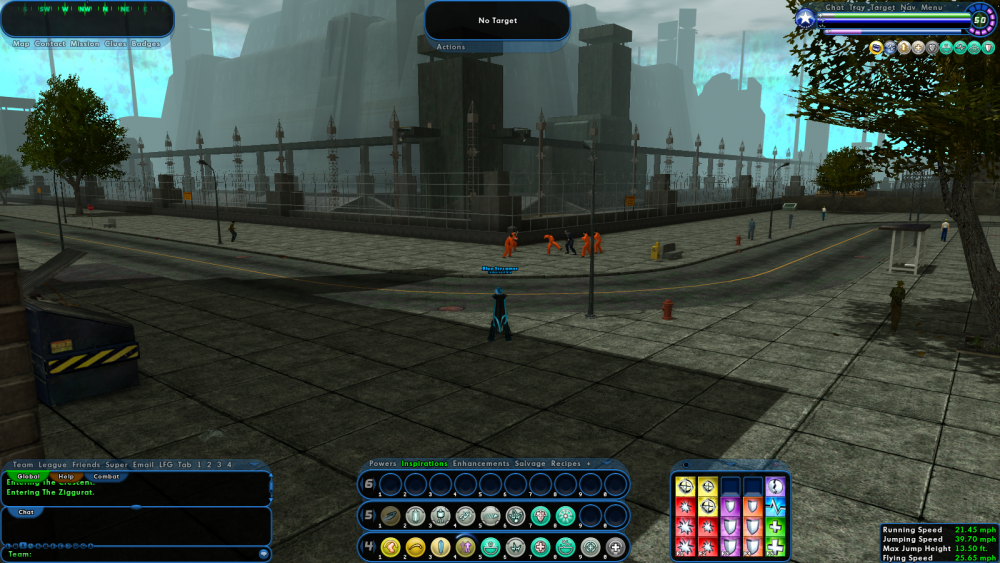The height and width of the screenshot is (563, 1000).
Task: Show the Mission panel
Action: click(85, 44)
